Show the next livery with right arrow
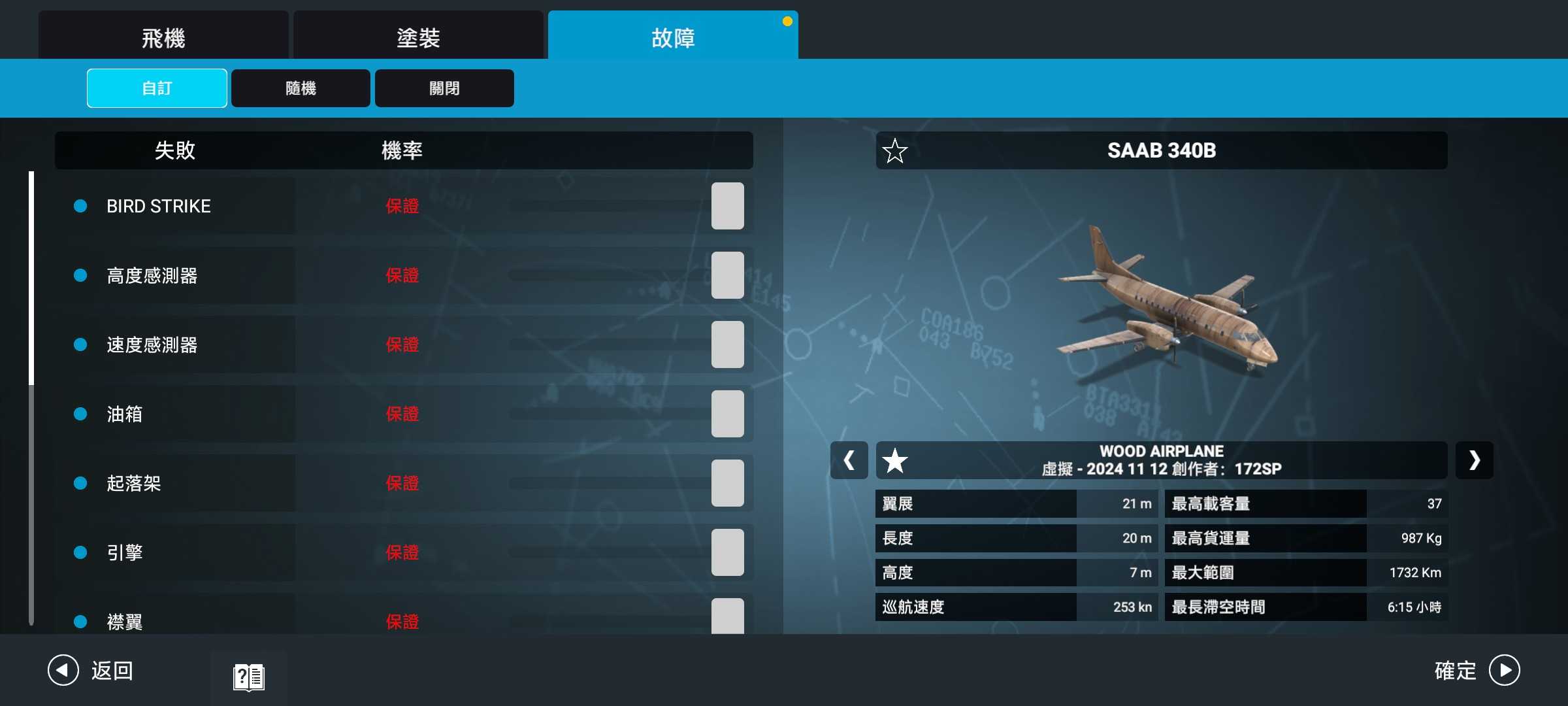 pos(1474,461)
